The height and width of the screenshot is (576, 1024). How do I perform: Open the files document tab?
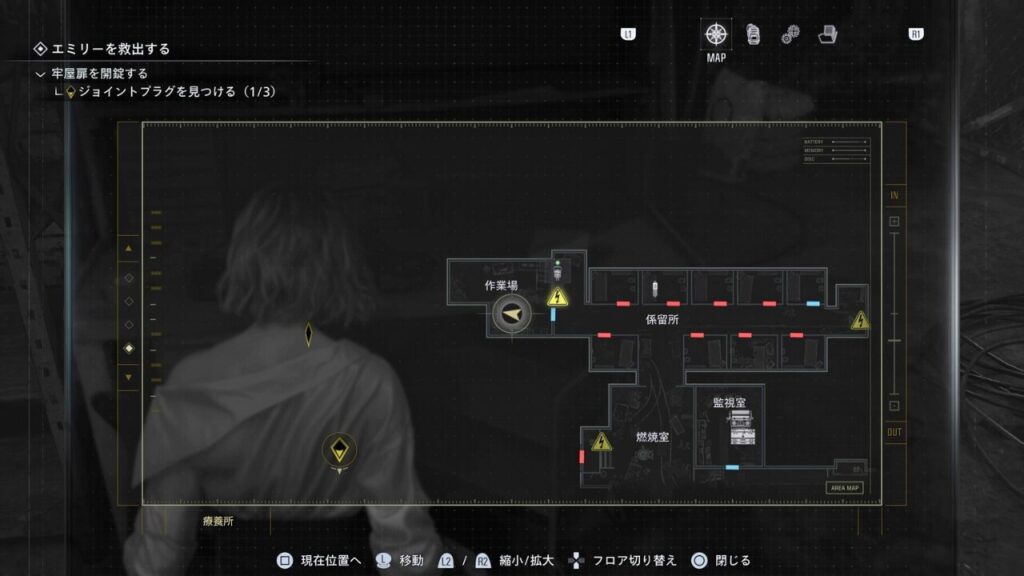pos(753,35)
